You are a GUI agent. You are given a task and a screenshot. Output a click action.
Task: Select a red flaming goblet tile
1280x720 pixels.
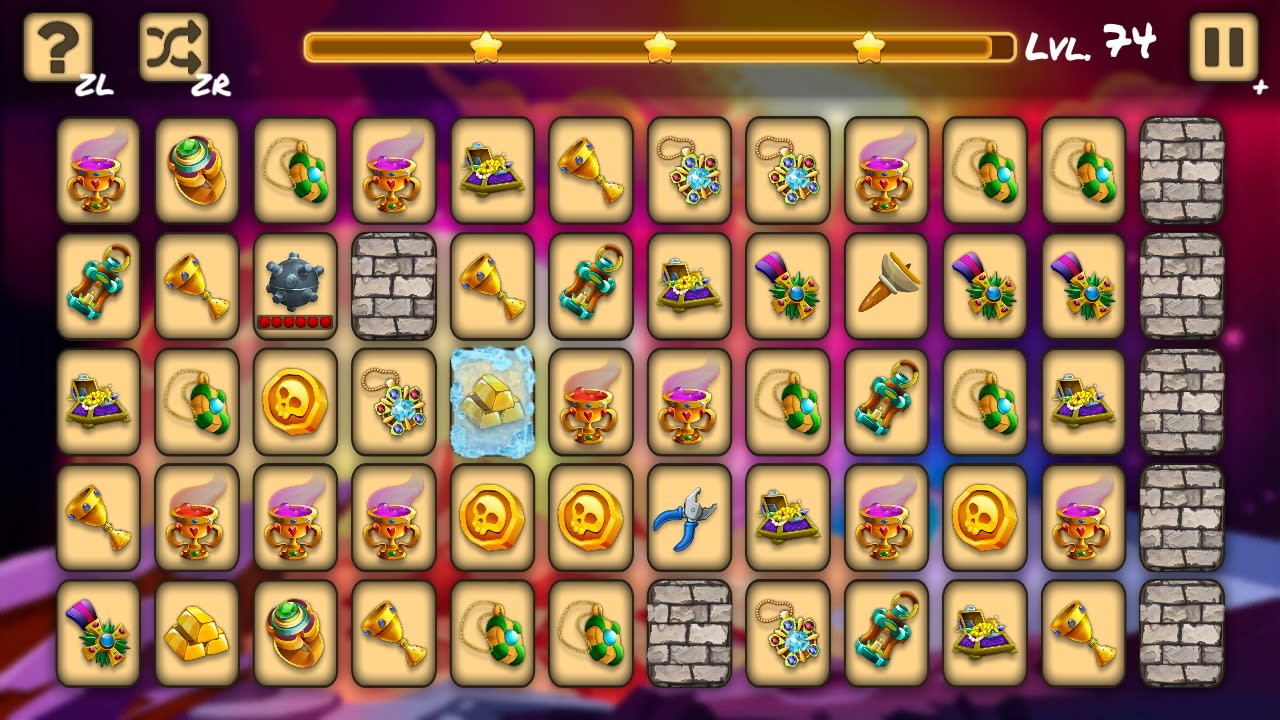(x=591, y=402)
